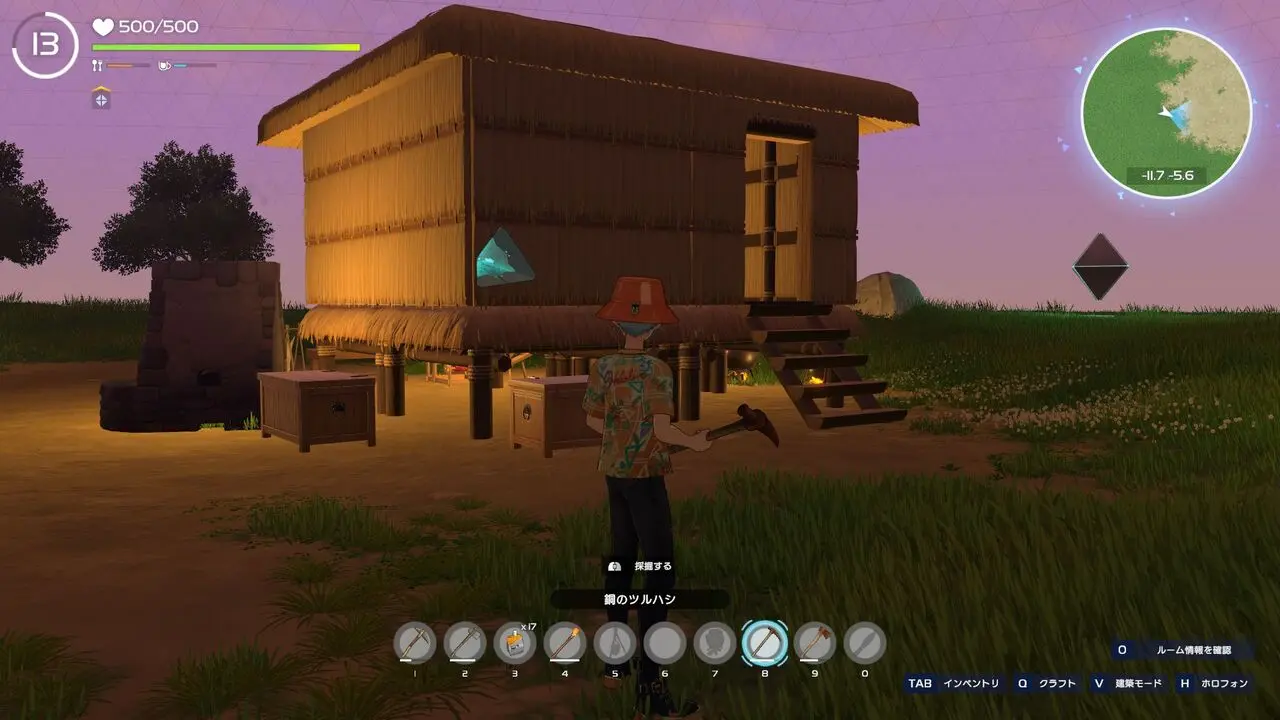Select the campfire item in slot 5
Screen dimensions: 1280x720
(x=614, y=643)
